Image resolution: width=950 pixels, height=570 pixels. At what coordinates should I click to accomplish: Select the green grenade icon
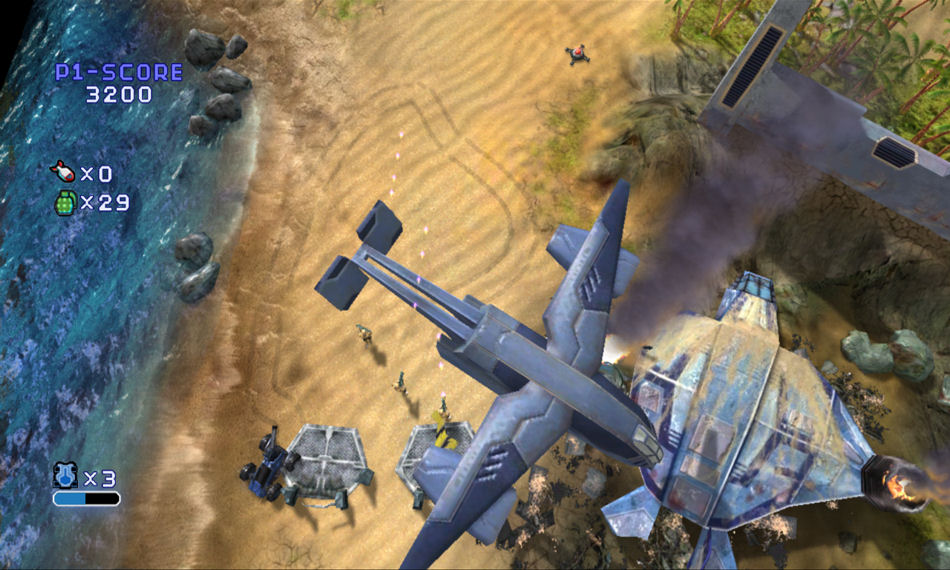click(65, 202)
